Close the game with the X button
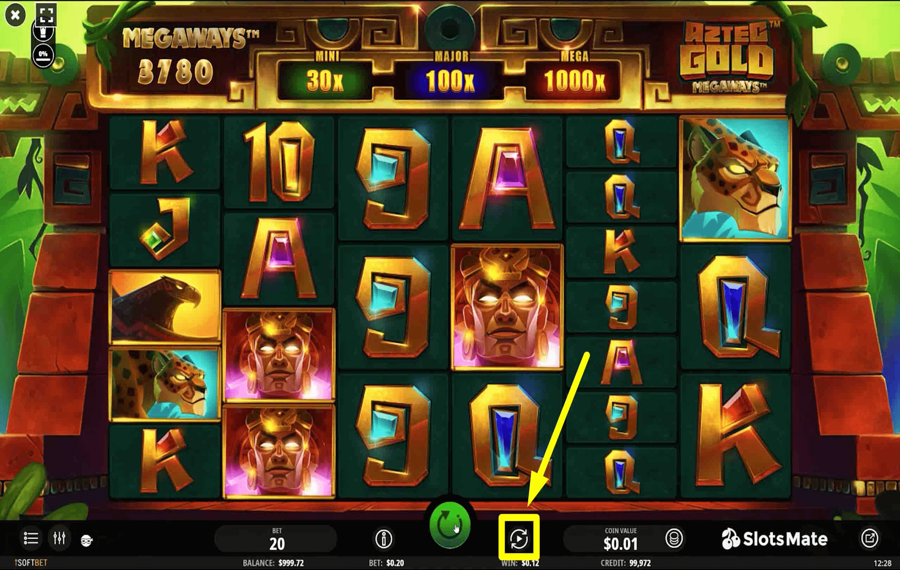900x570 pixels. pyautogui.click(x=15, y=16)
